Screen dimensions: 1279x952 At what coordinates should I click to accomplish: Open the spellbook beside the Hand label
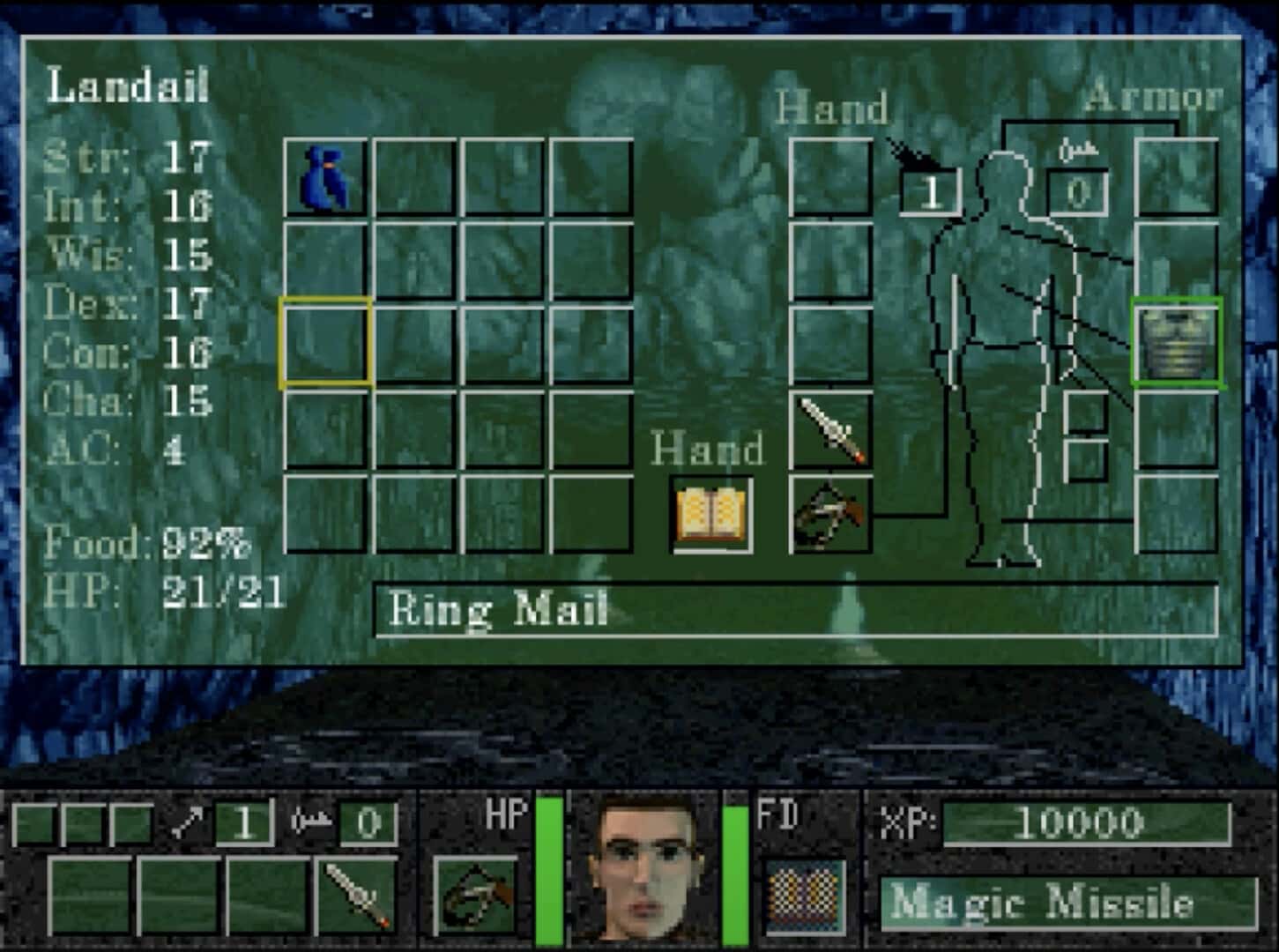(x=710, y=514)
